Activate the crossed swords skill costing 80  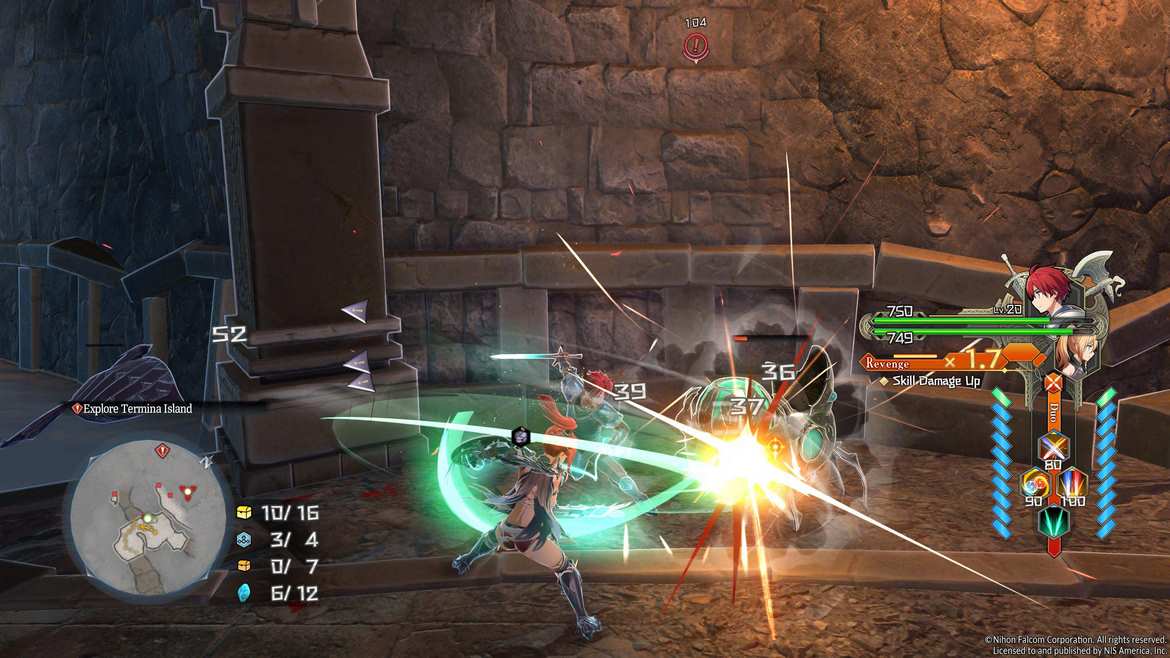point(1053,447)
